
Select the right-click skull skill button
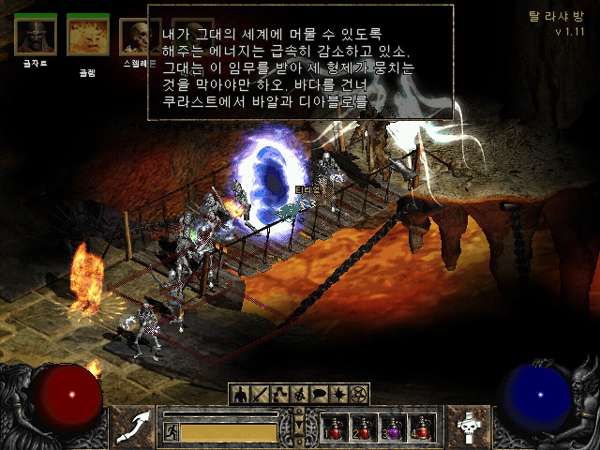467,428
